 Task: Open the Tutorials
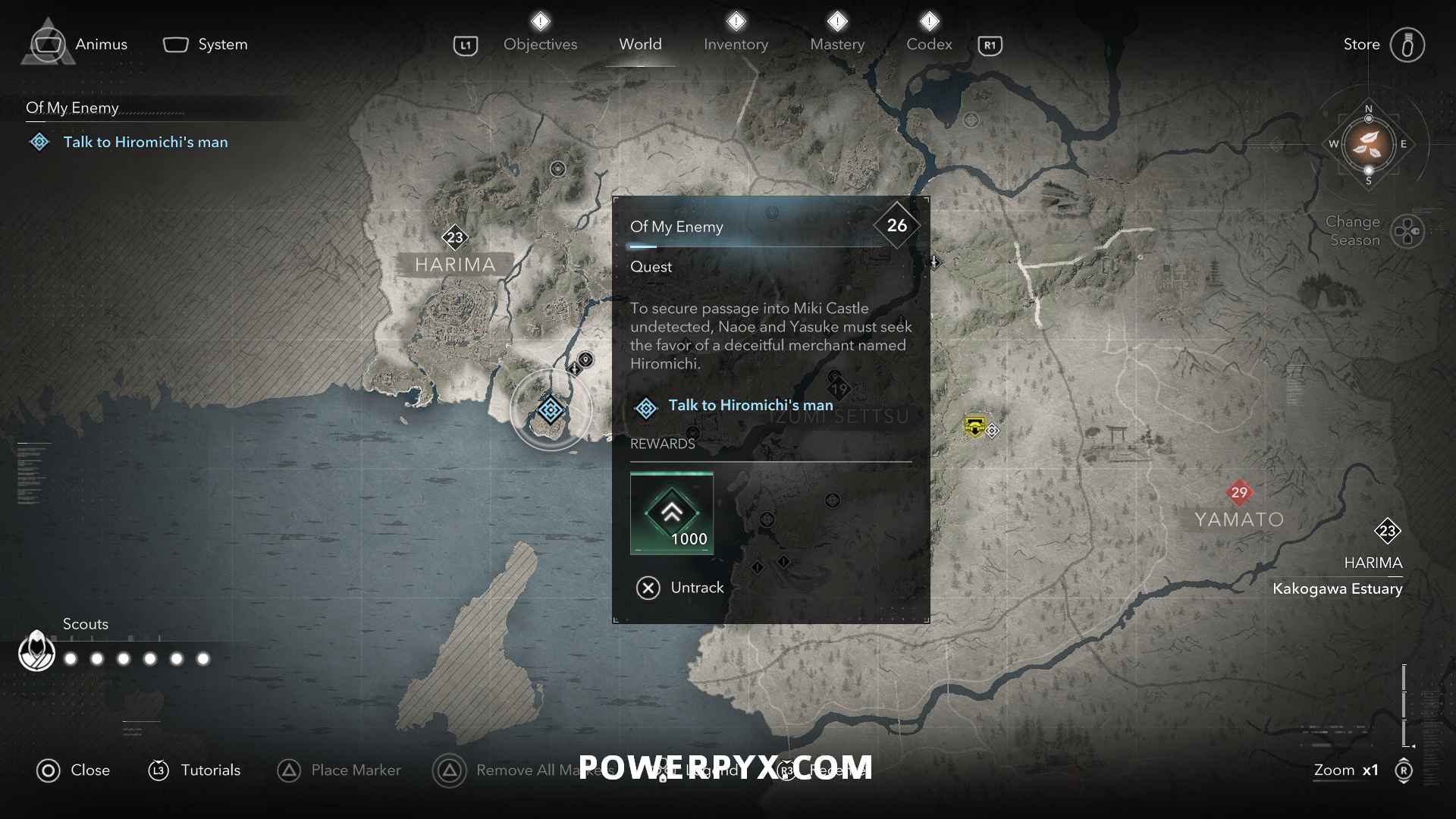tap(194, 770)
